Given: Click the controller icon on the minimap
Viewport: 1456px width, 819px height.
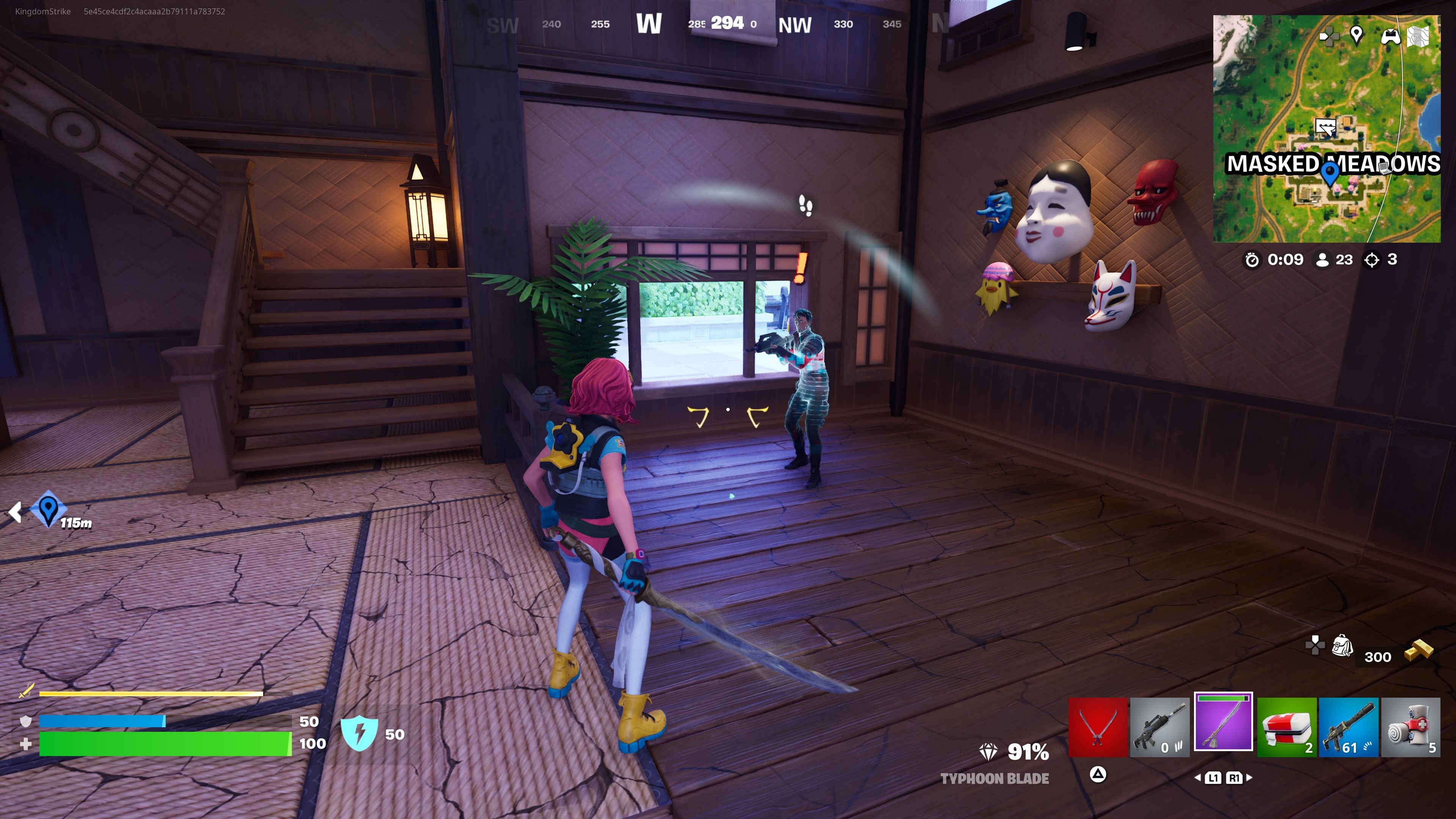Looking at the screenshot, I should (x=1390, y=37).
